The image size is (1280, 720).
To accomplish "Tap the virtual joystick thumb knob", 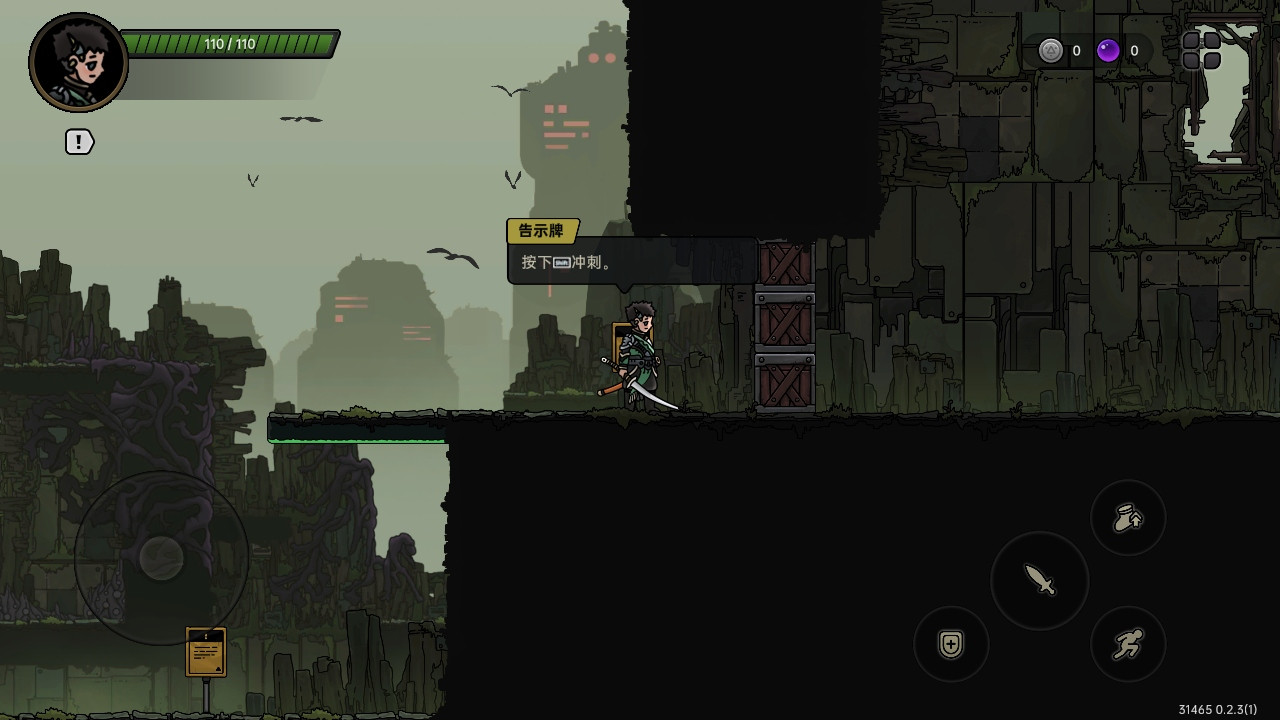I will (161, 557).
